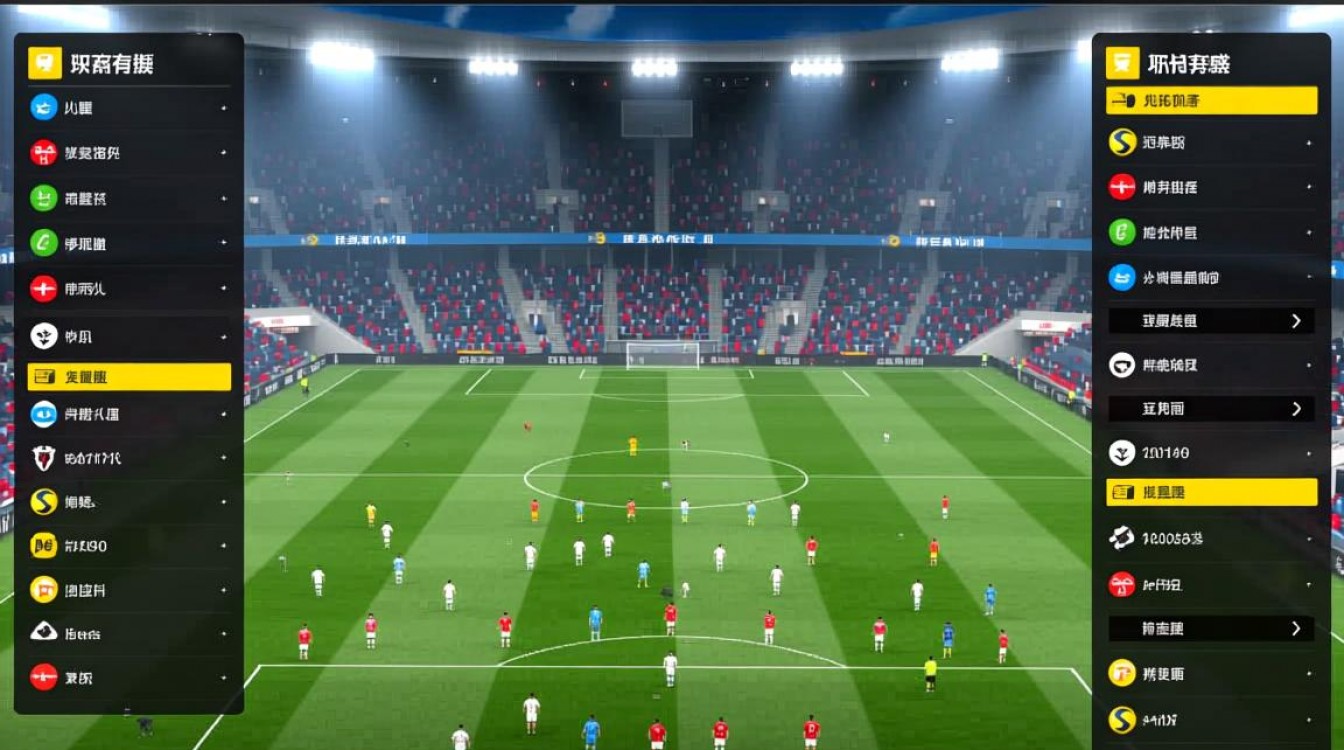Image resolution: width=1344 pixels, height=750 pixels.
Task: Expand the chevron row near the bottom of right panel
Action: [1210, 629]
